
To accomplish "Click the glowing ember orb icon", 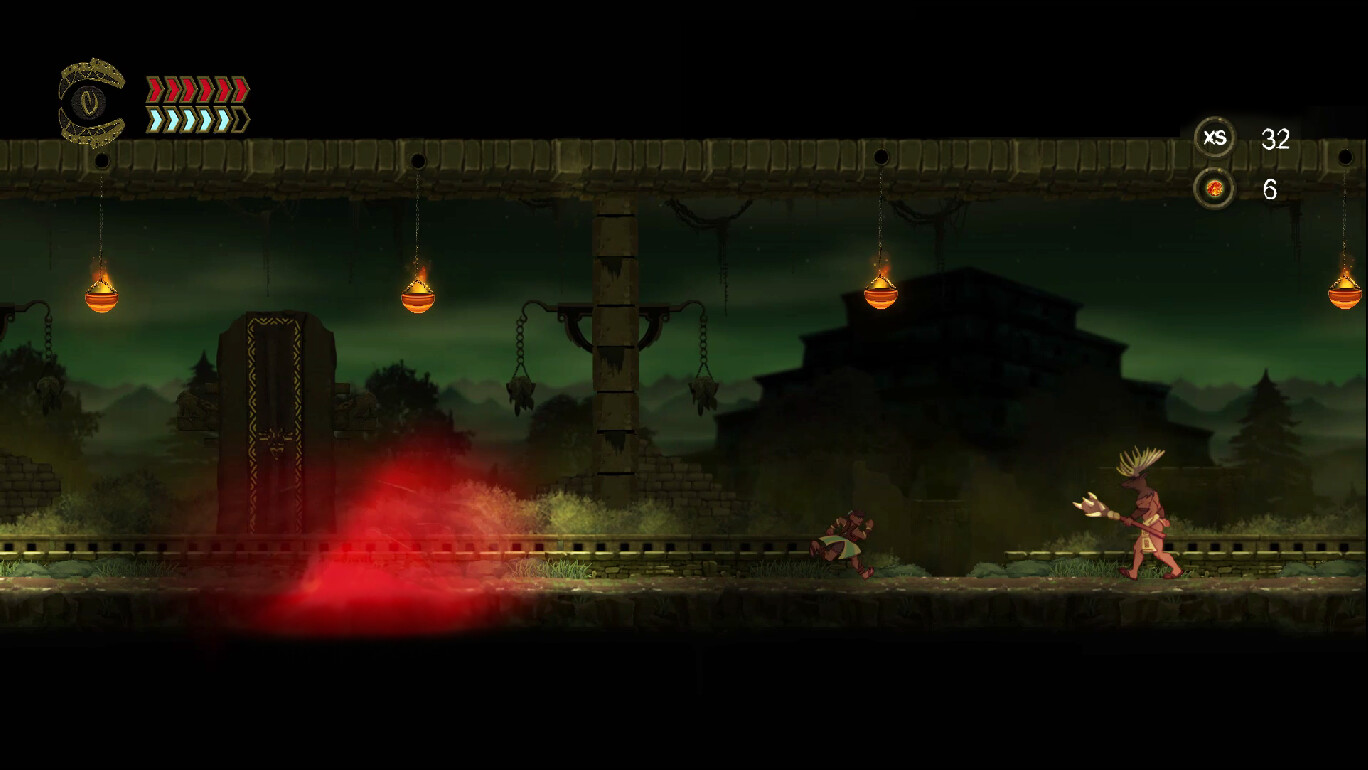I will tap(1213, 186).
